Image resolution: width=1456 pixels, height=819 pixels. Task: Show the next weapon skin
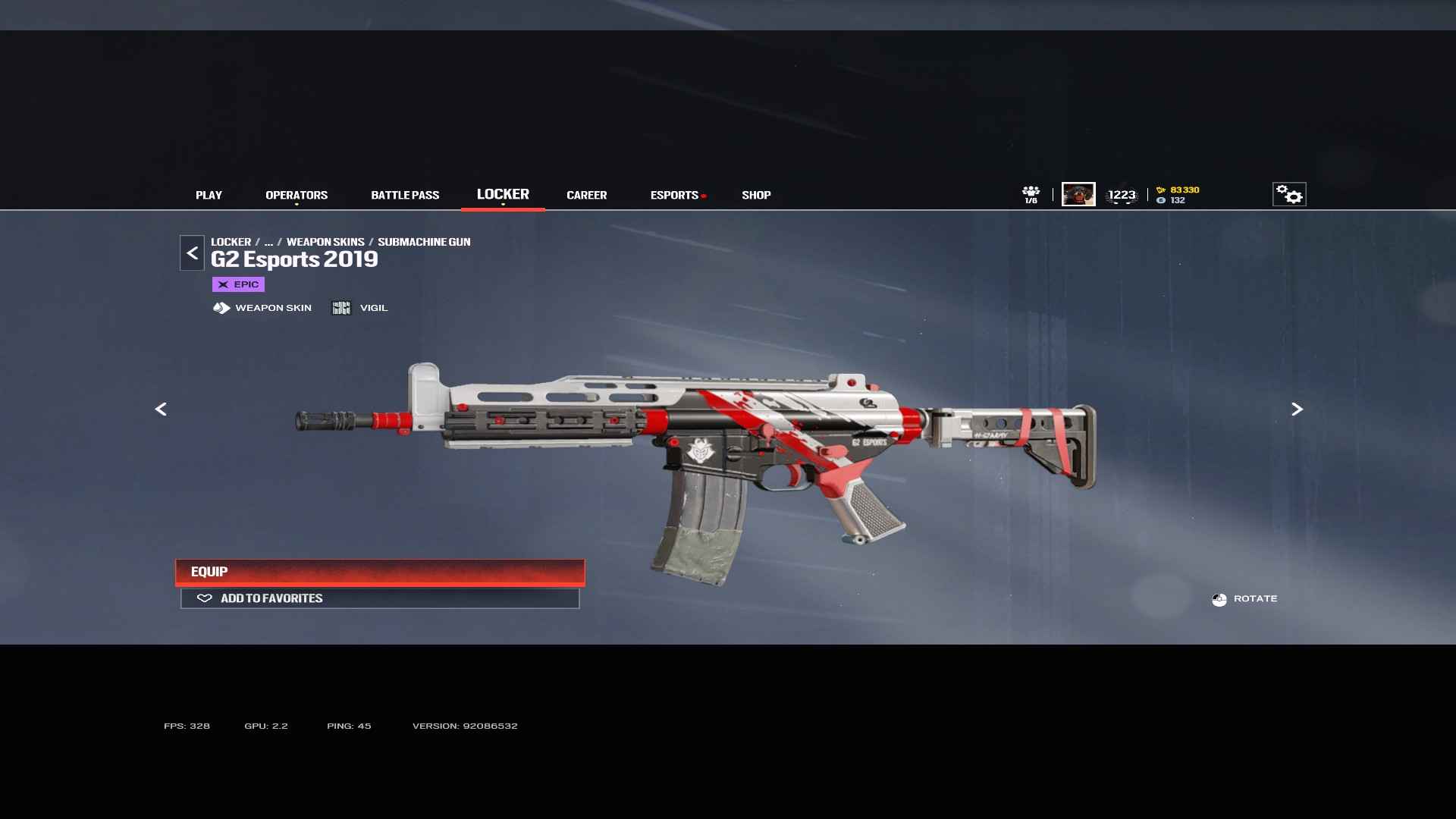1297,409
